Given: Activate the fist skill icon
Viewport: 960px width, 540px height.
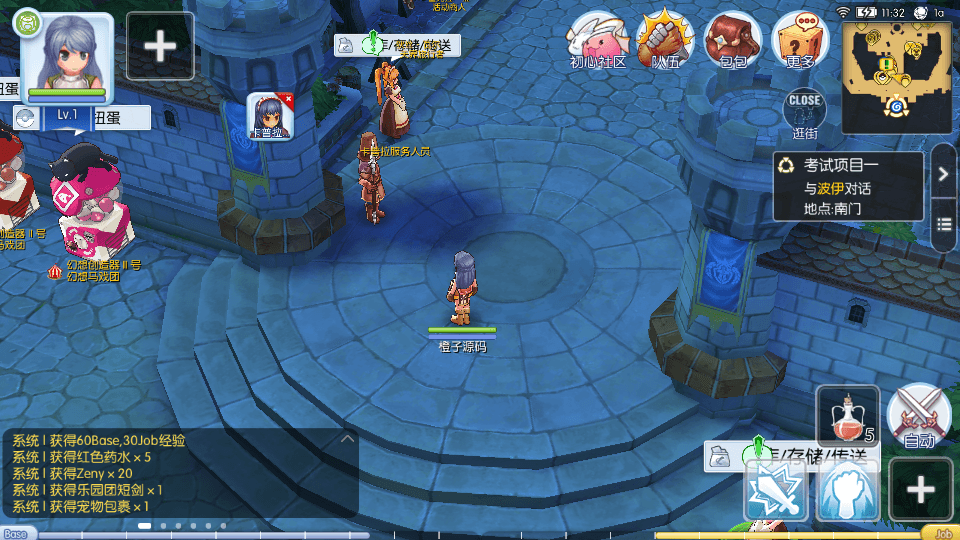Looking at the screenshot, I should tap(848, 490).
